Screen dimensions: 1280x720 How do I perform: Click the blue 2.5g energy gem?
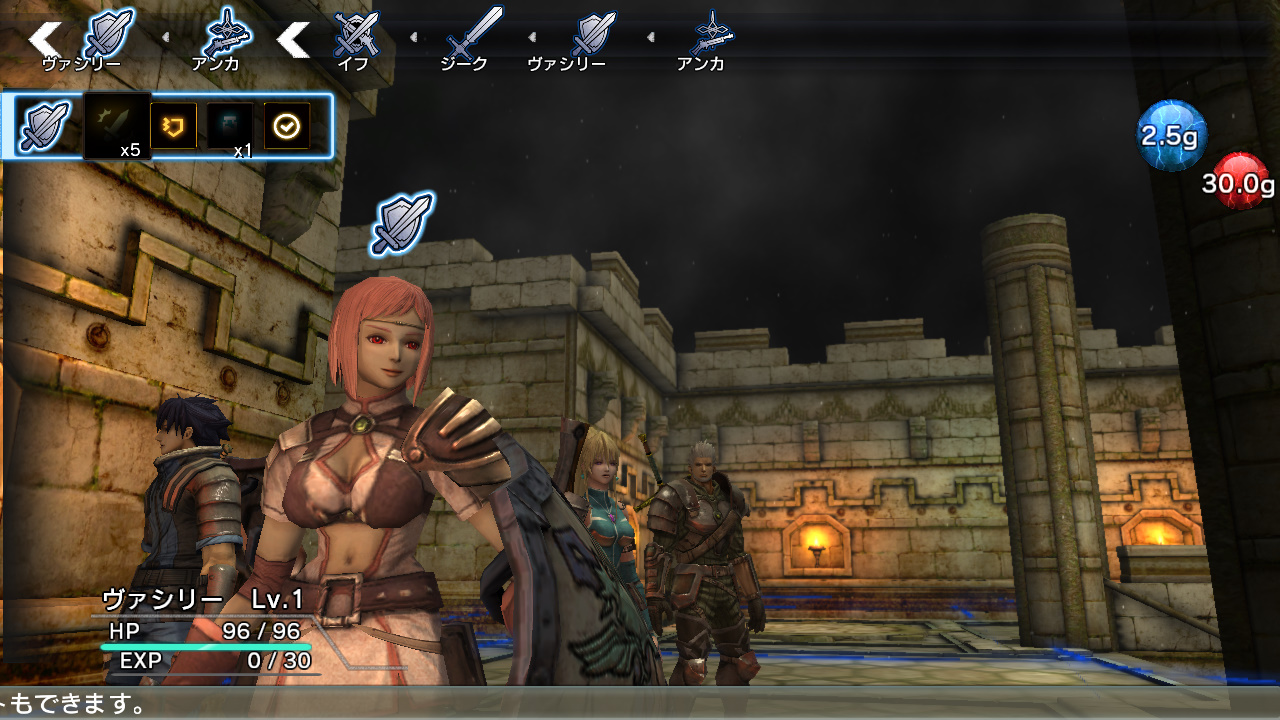(1172, 137)
